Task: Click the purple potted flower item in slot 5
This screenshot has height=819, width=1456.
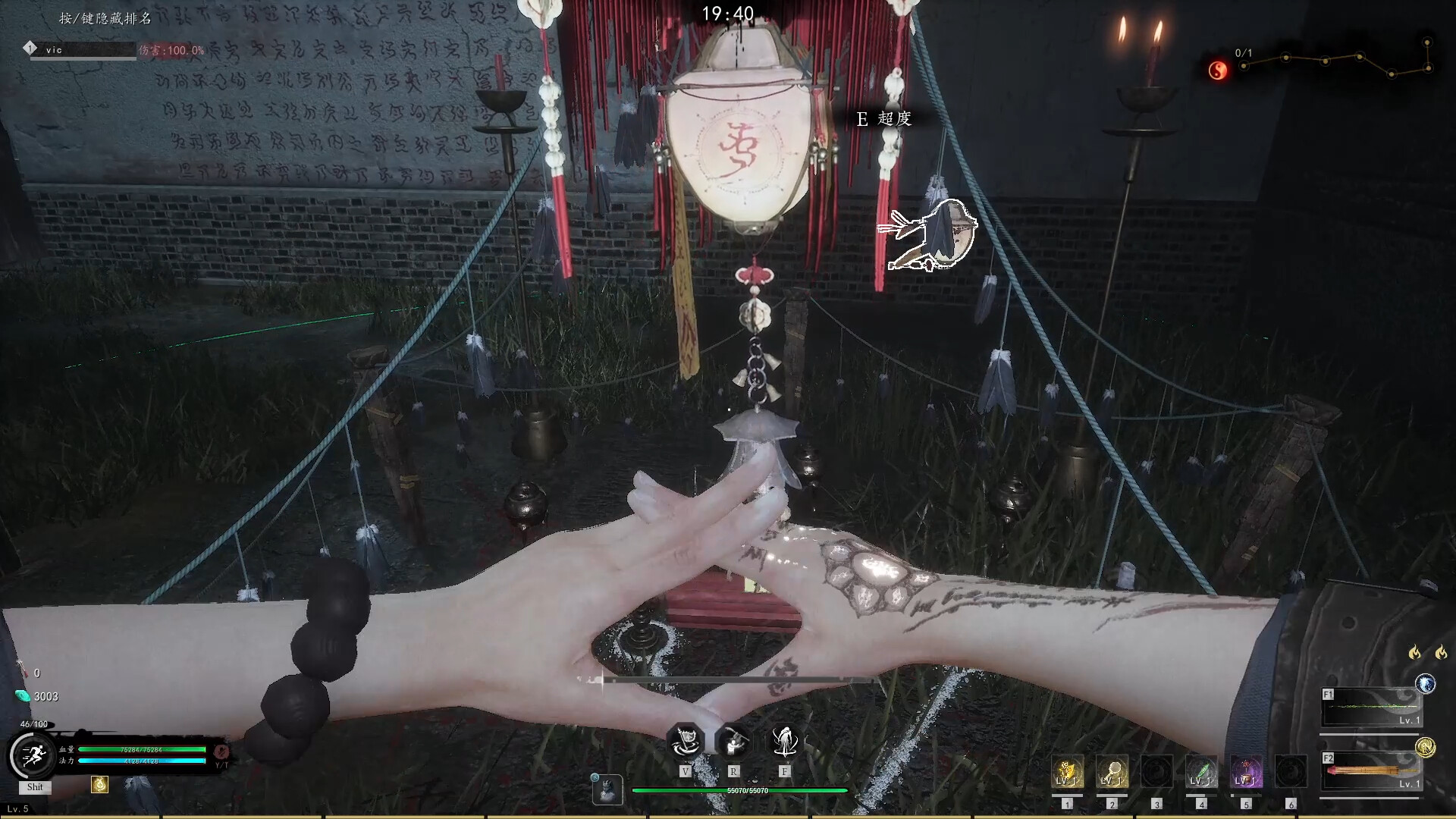Action: 1246,770
